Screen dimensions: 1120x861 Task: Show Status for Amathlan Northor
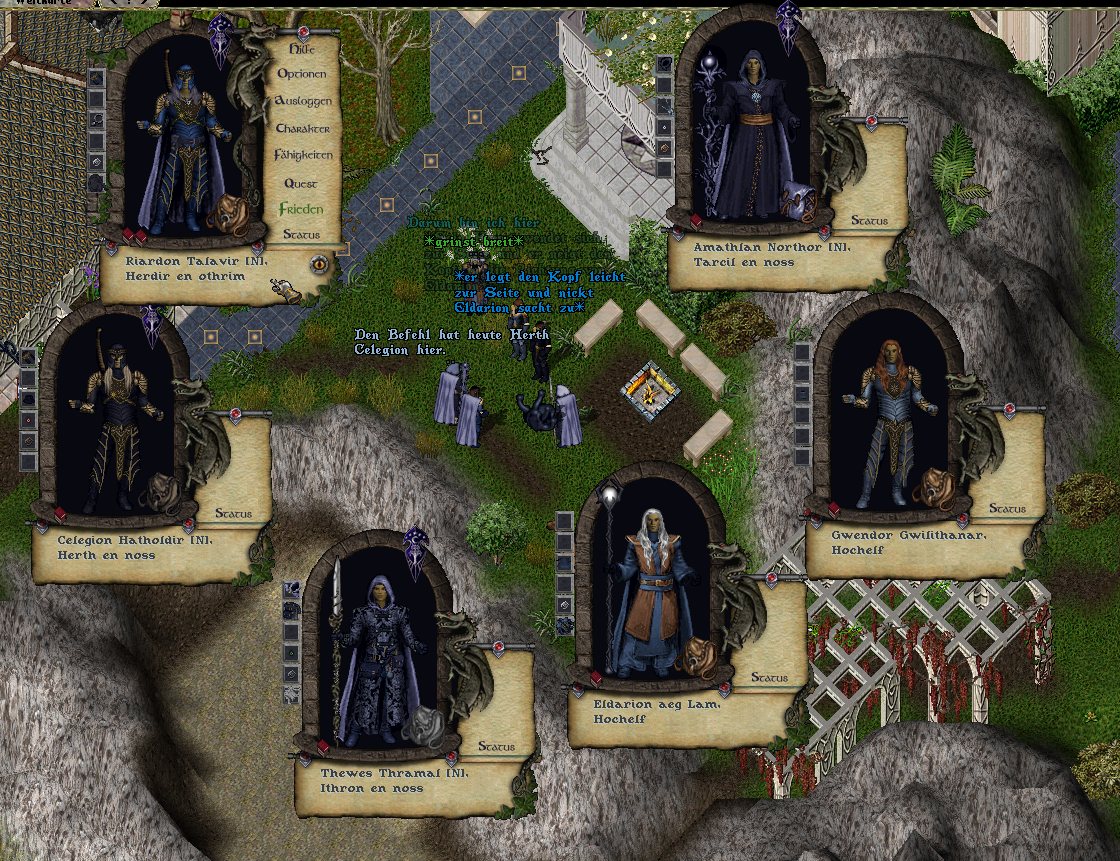point(869,221)
